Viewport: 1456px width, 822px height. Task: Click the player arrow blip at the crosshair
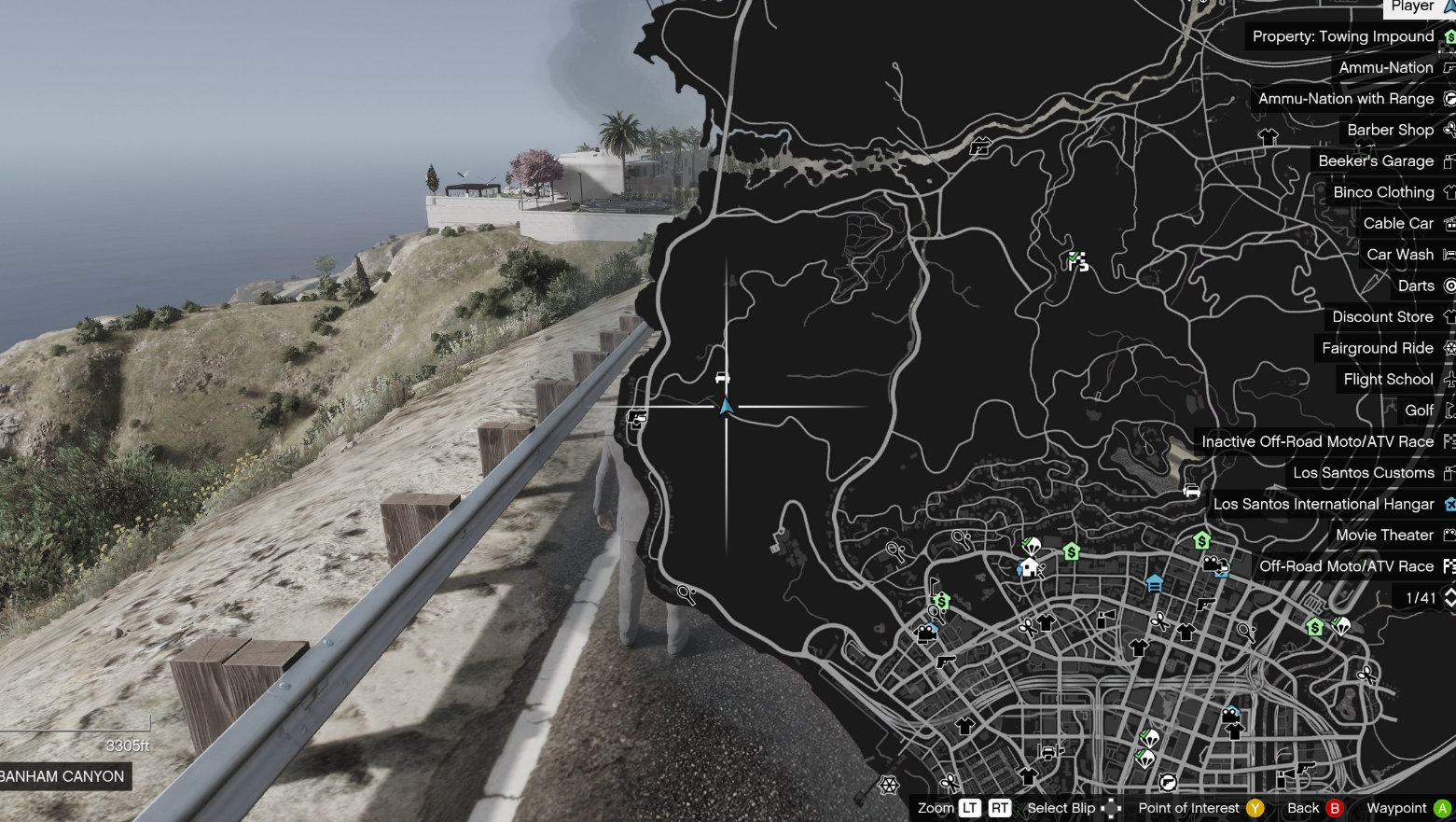(x=726, y=408)
